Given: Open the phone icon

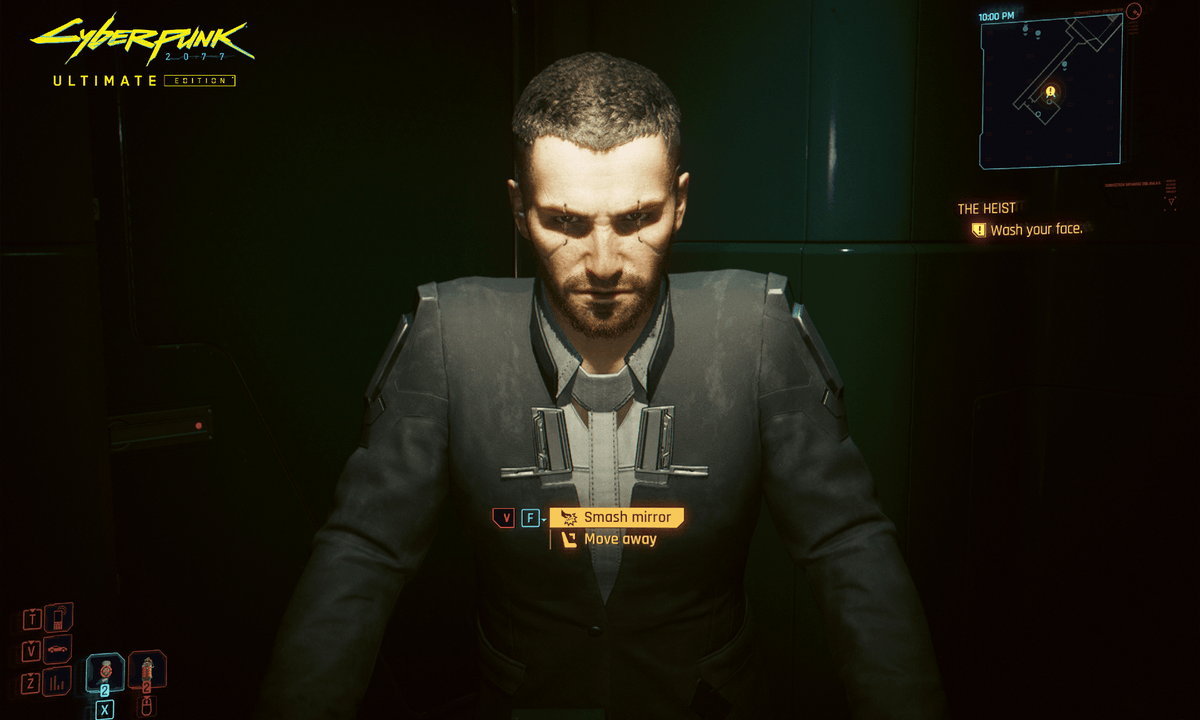Looking at the screenshot, I should 57,617.
